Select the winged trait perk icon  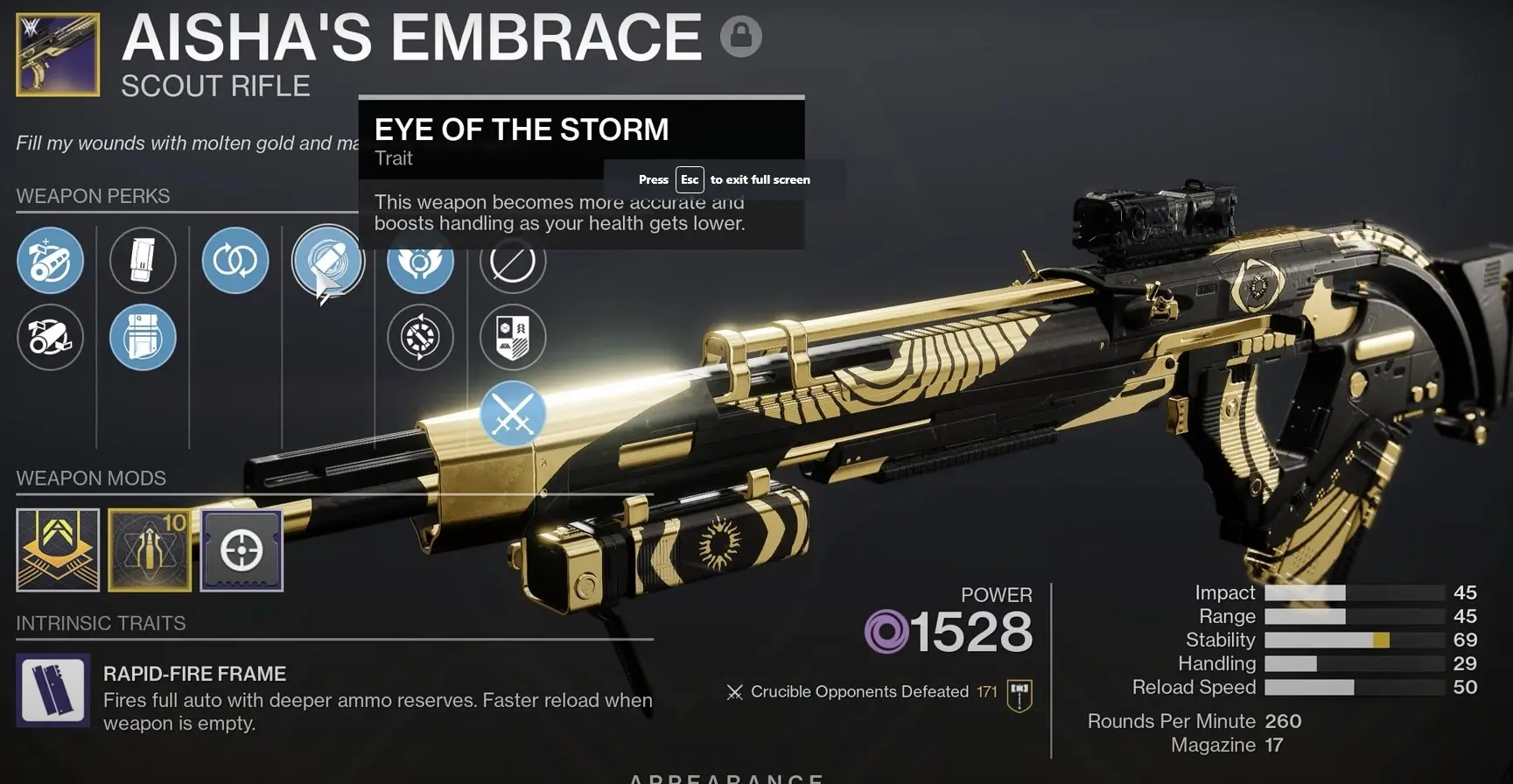(x=420, y=260)
